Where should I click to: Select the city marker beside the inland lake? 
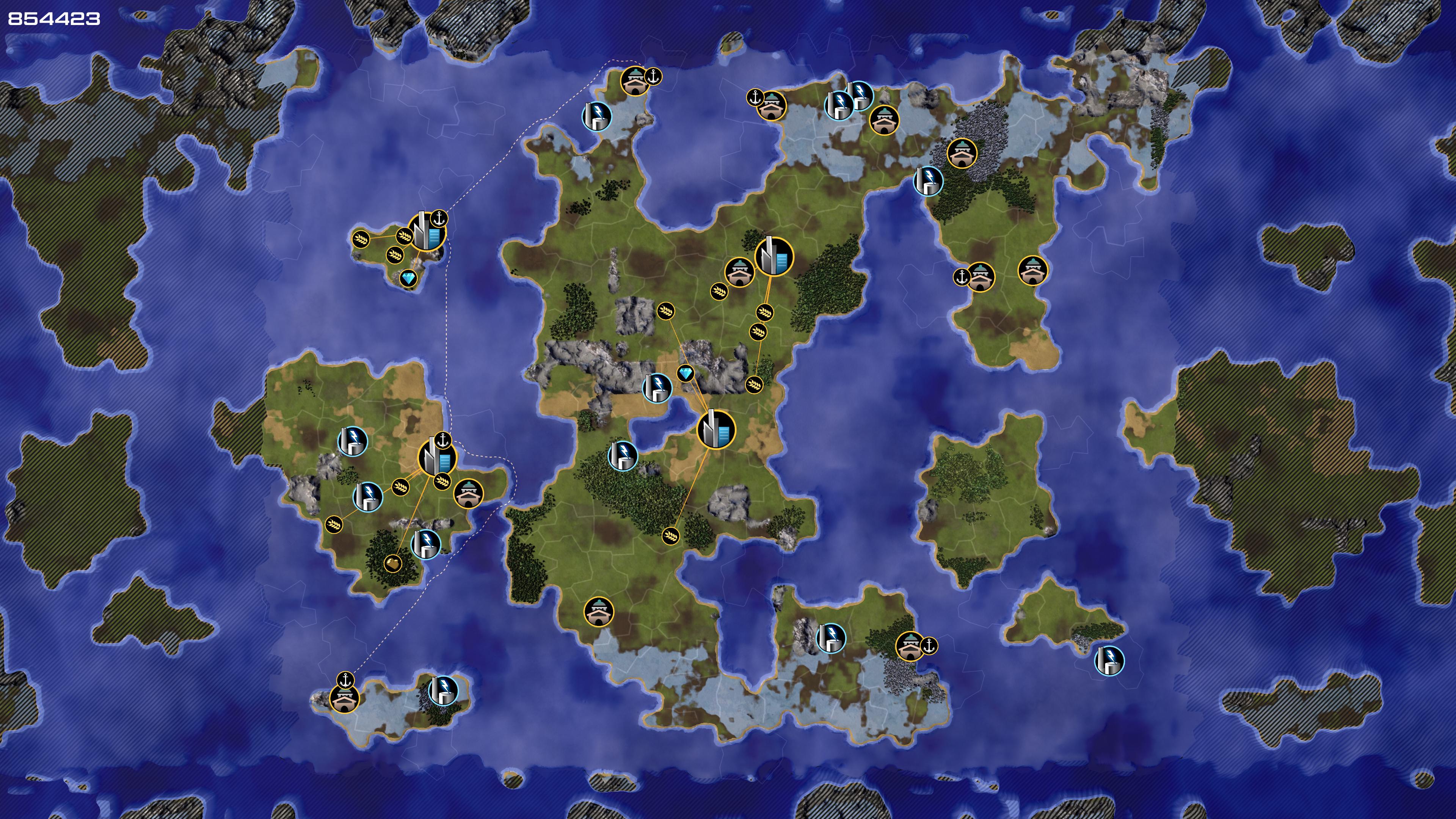tap(716, 430)
